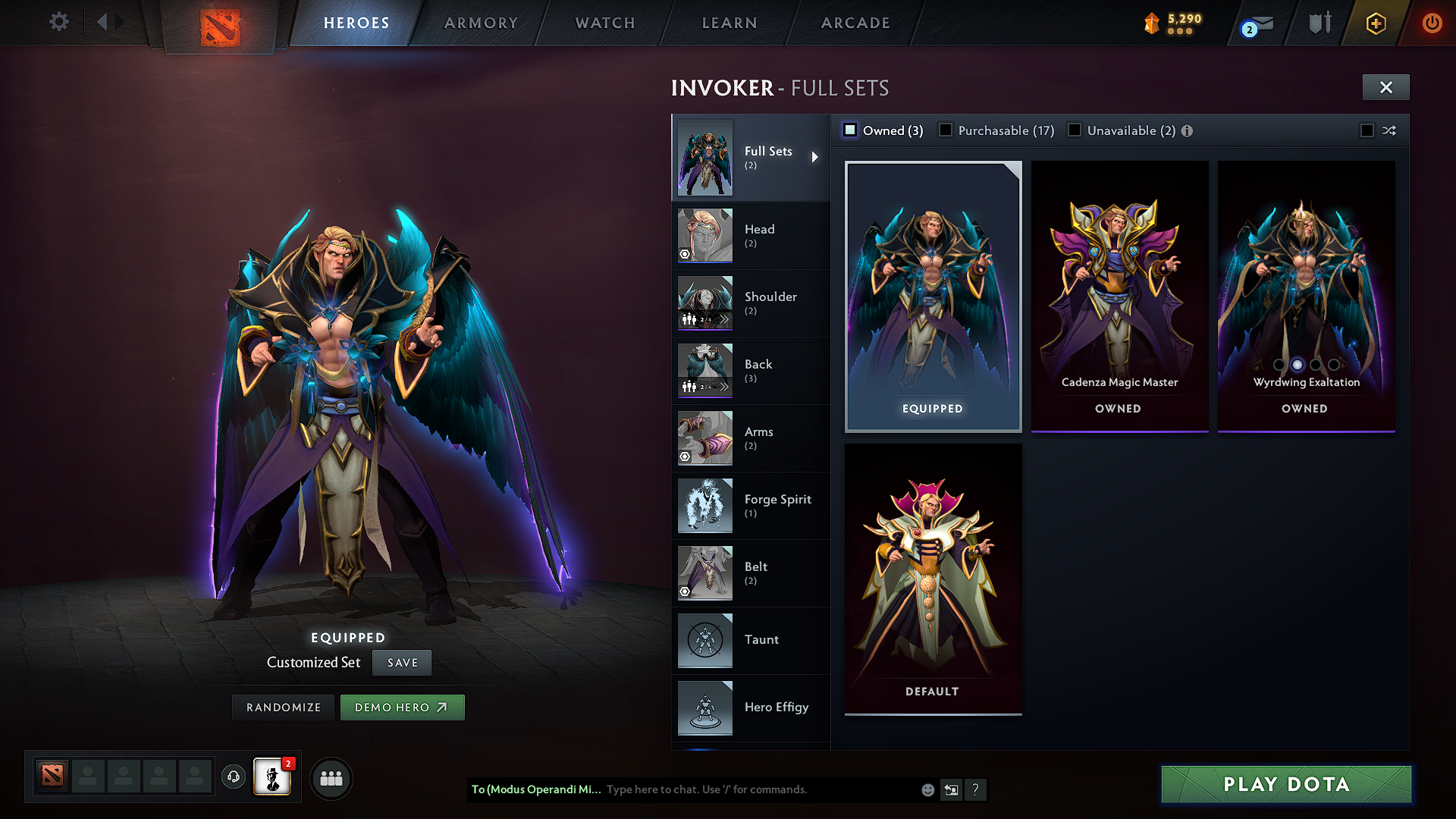Open the friends list people icon

(331, 778)
